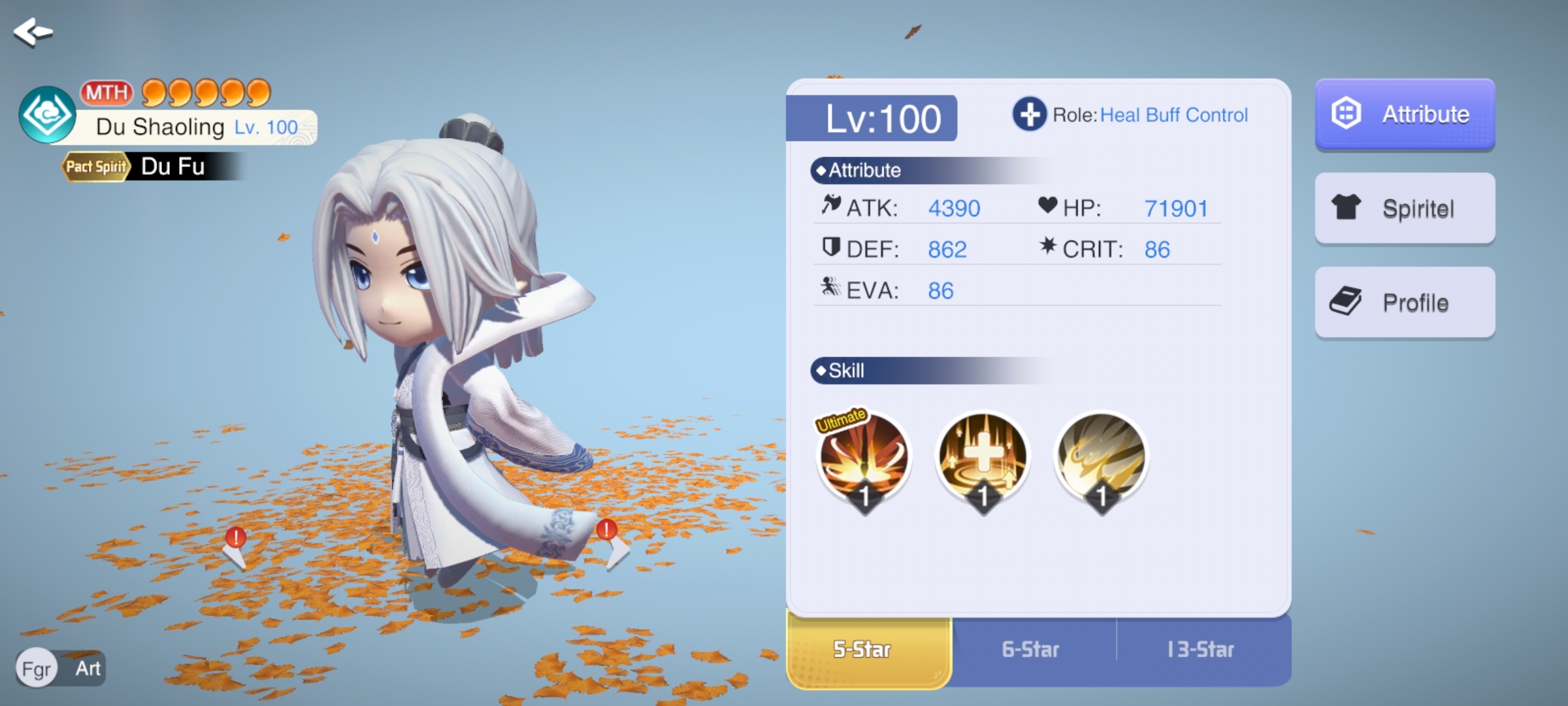Screen dimensions: 1568x706
Task: Open the Attribute panel
Action: point(1405,114)
